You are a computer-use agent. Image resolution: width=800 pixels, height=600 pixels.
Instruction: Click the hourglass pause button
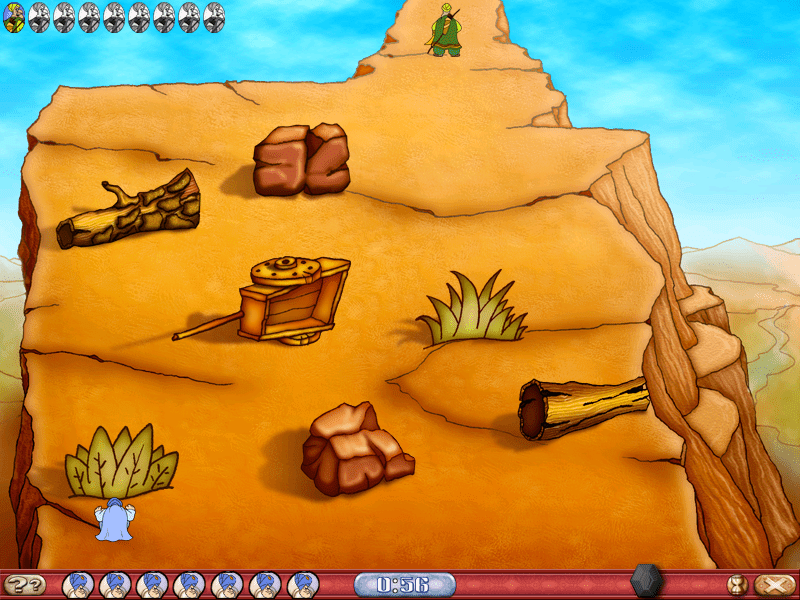tap(738, 585)
